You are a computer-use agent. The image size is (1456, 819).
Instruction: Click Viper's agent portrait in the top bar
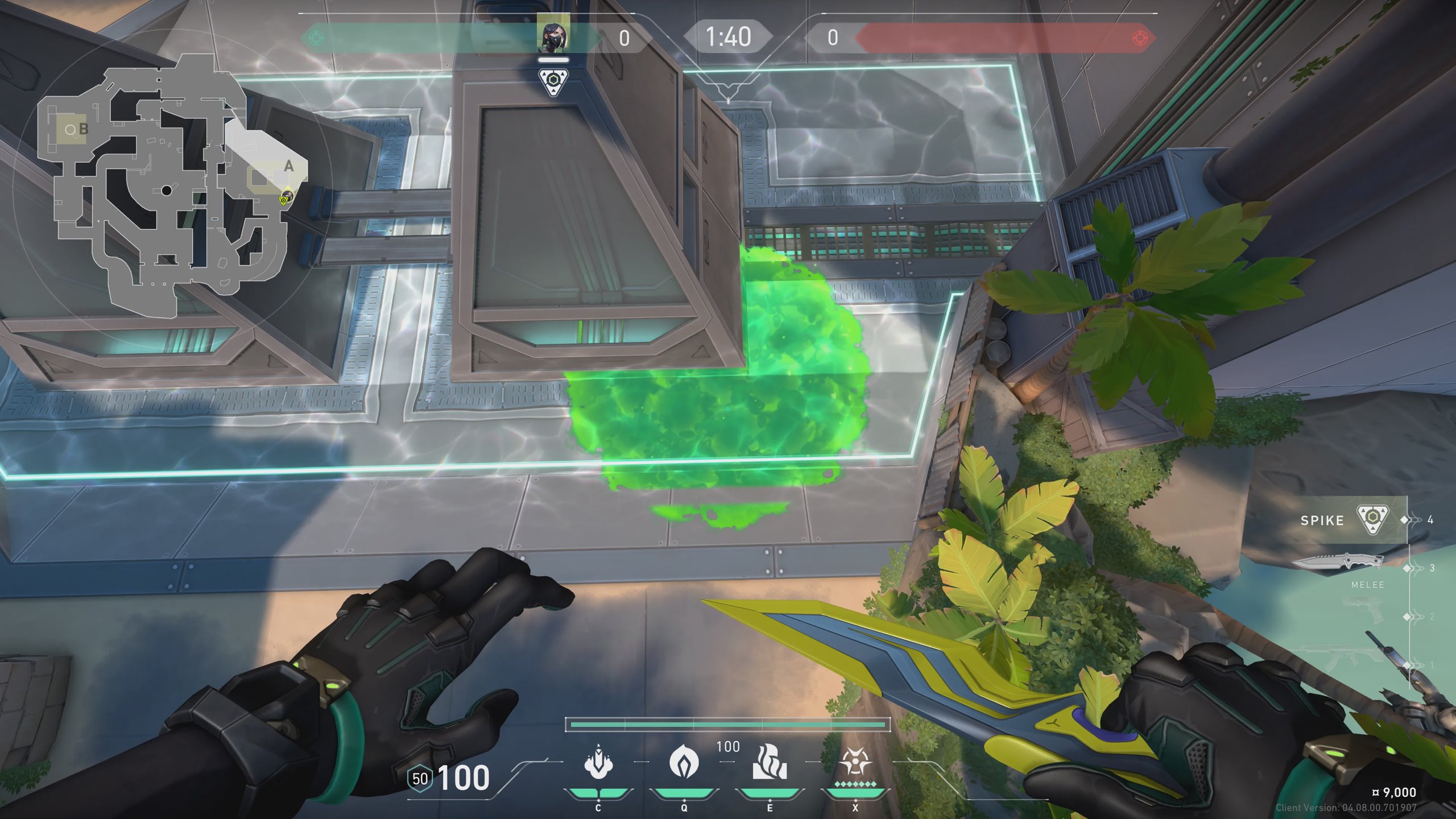[x=553, y=38]
